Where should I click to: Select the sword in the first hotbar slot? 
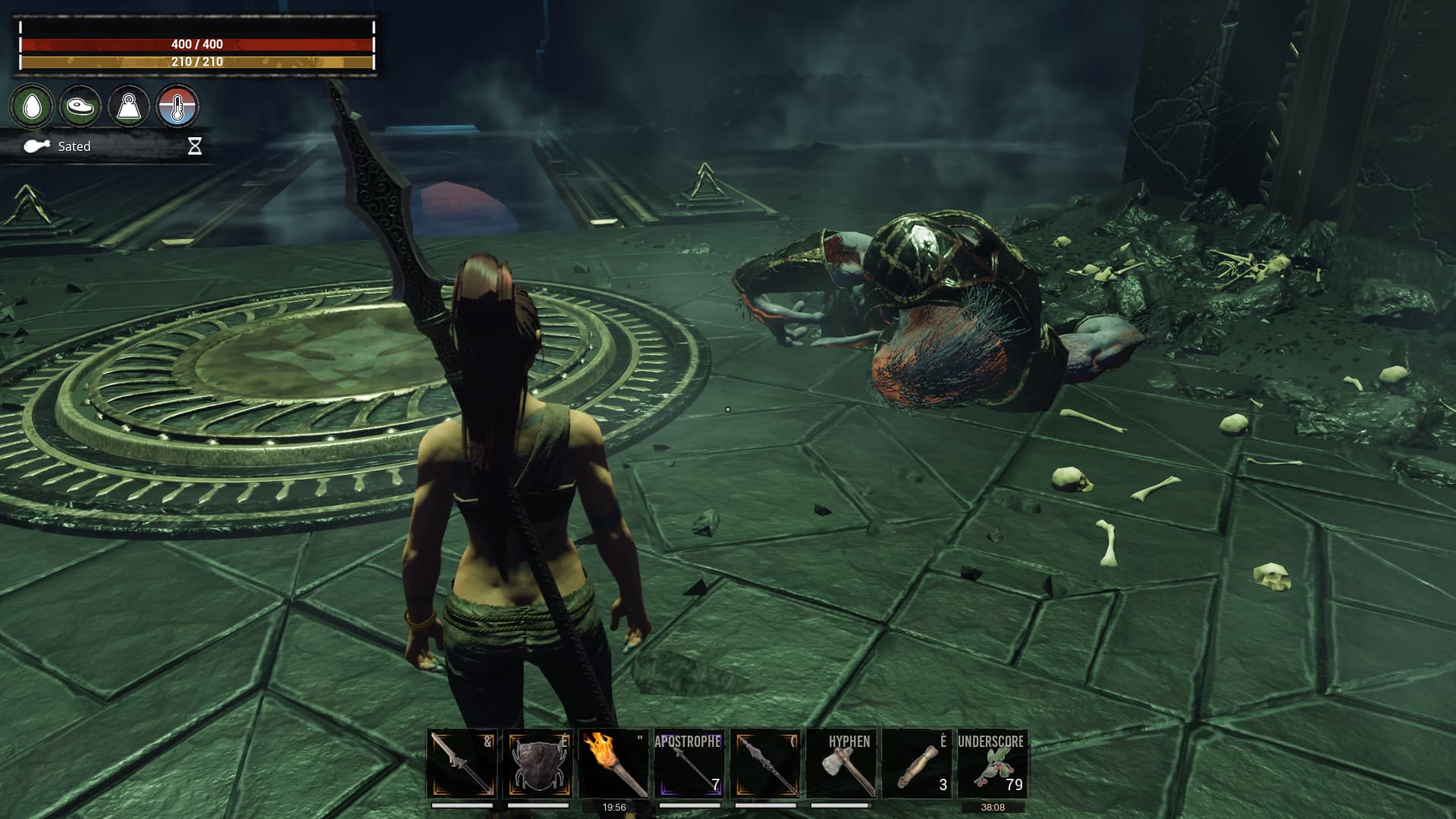(x=462, y=764)
